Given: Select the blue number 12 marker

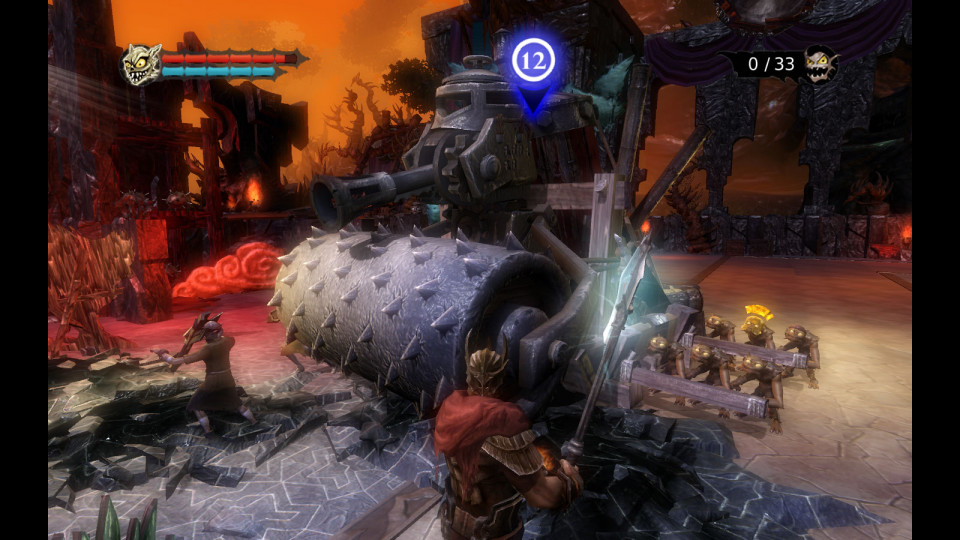Looking at the screenshot, I should pos(533,62).
